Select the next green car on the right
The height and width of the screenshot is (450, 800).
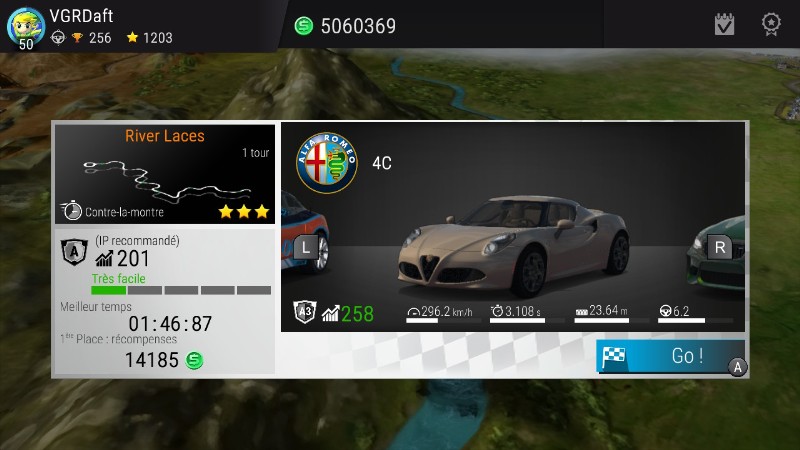pos(719,246)
